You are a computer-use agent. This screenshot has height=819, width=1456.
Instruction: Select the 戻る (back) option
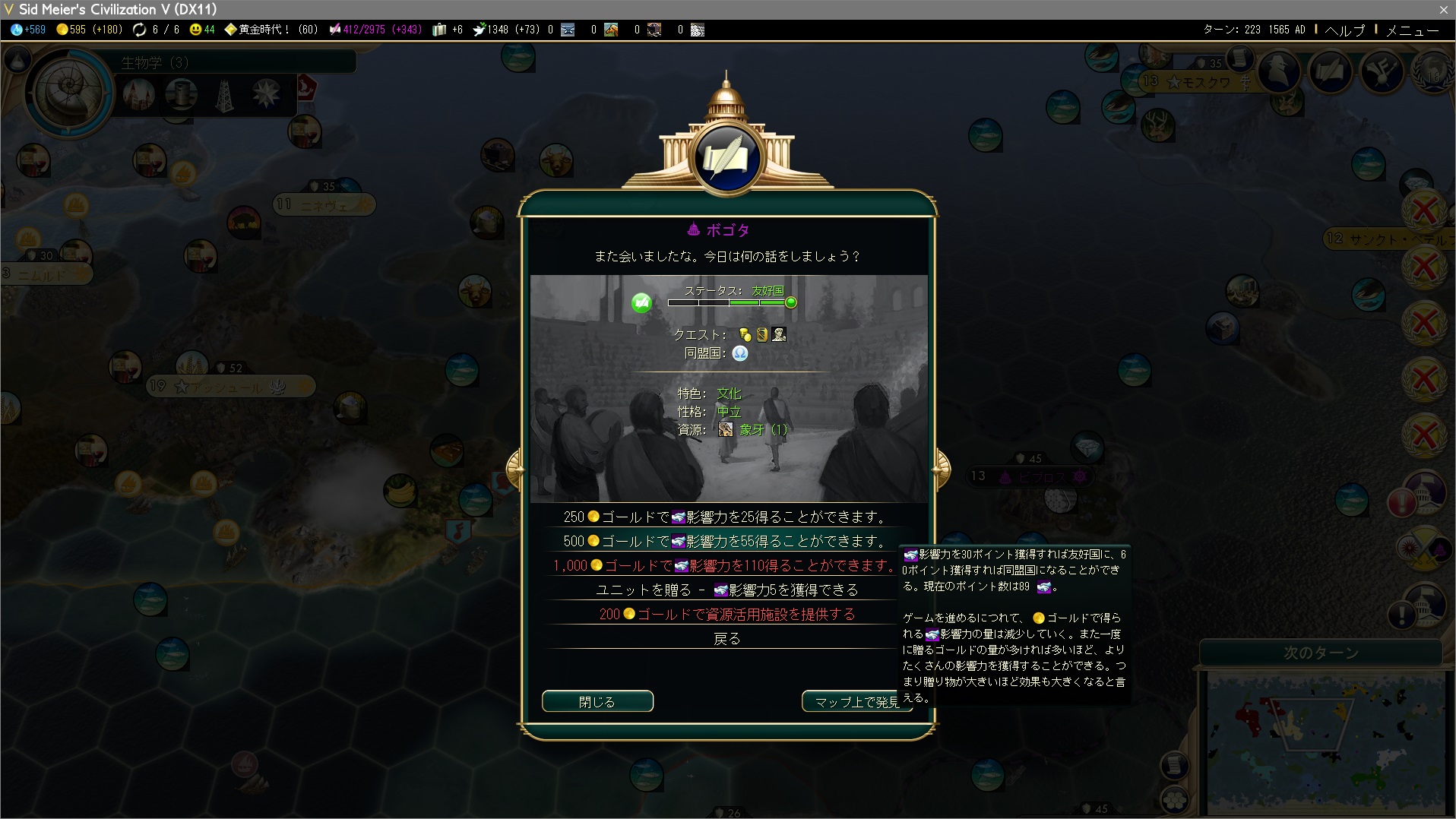coord(726,639)
